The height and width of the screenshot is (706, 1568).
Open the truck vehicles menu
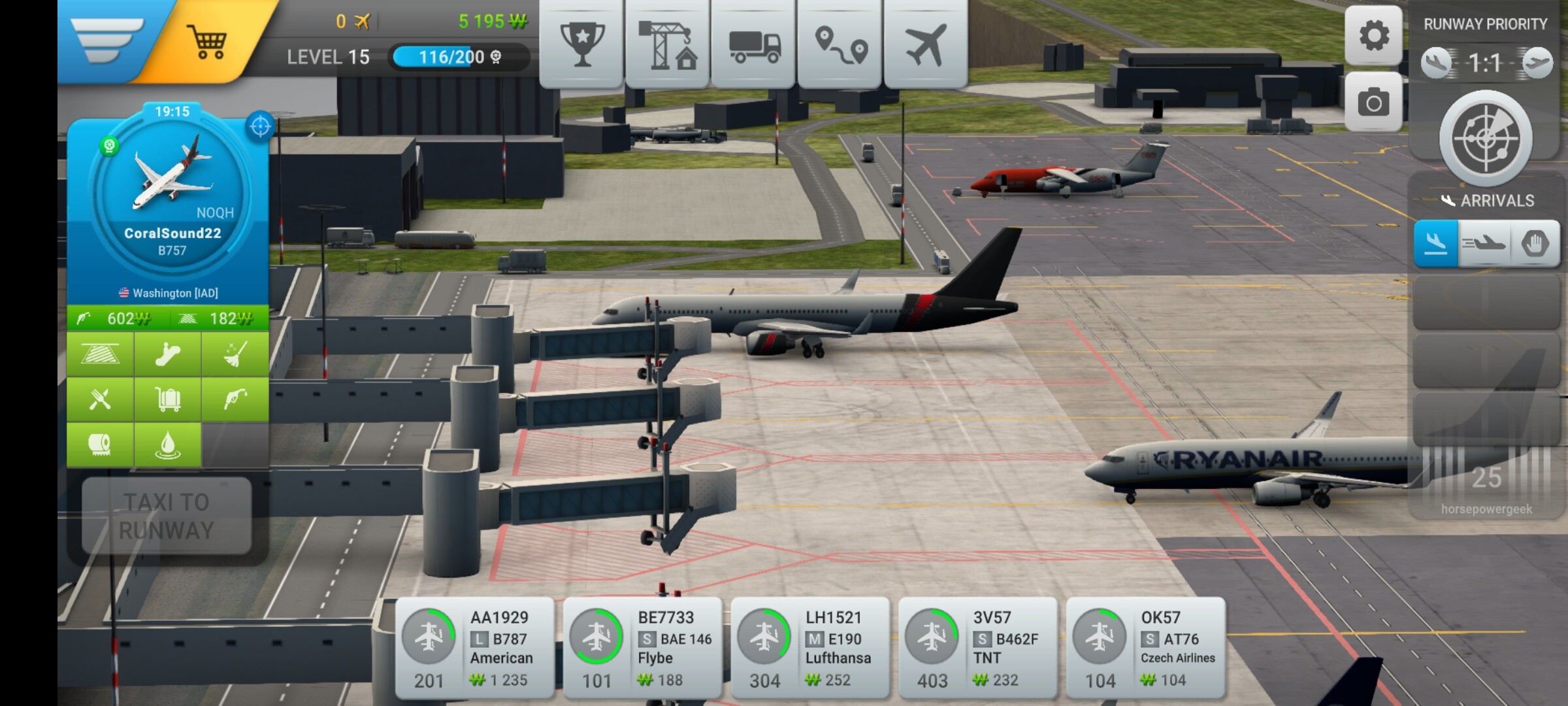[x=753, y=44]
